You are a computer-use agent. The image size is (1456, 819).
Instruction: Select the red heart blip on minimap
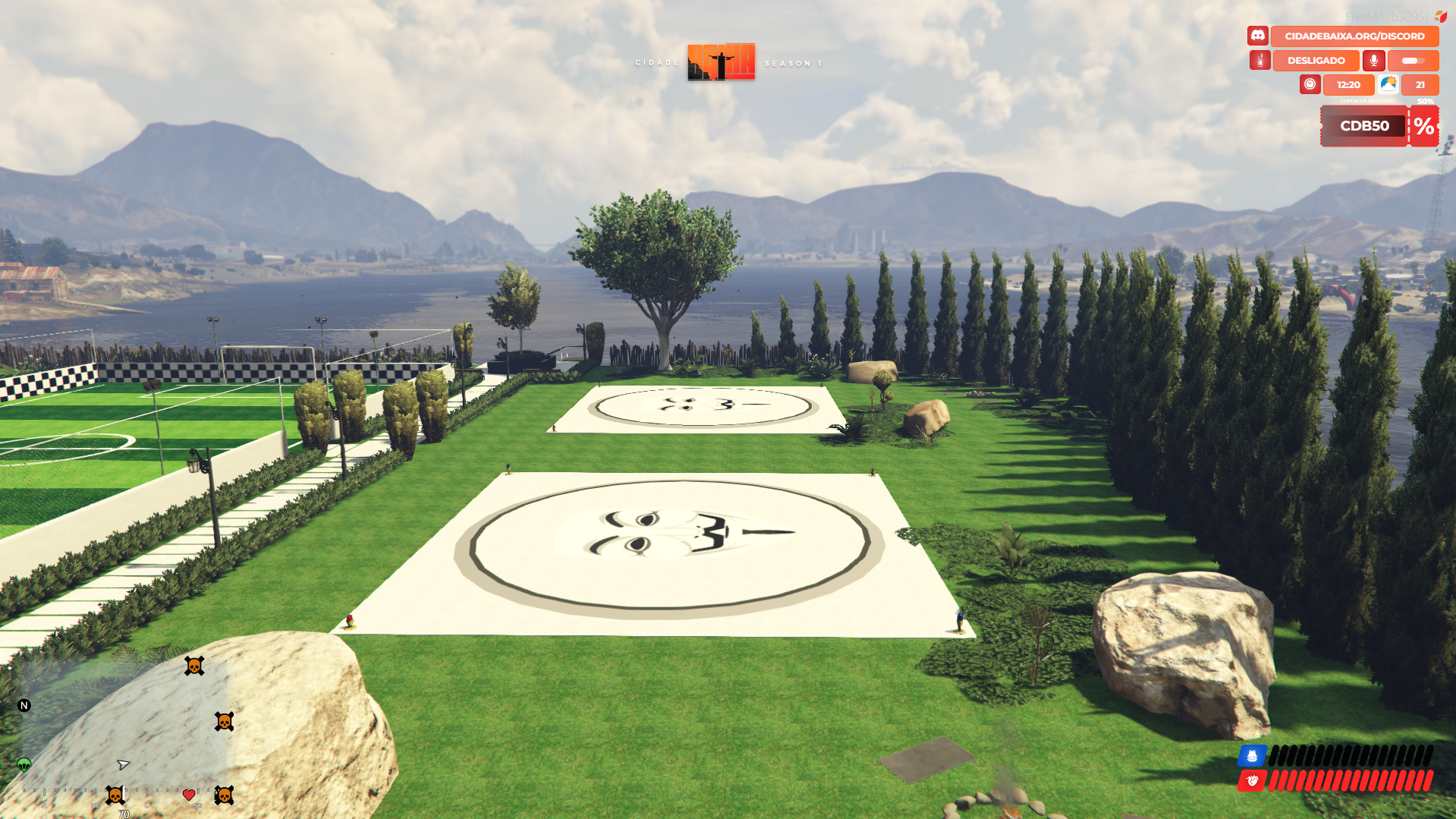click(x=189, y=795)
